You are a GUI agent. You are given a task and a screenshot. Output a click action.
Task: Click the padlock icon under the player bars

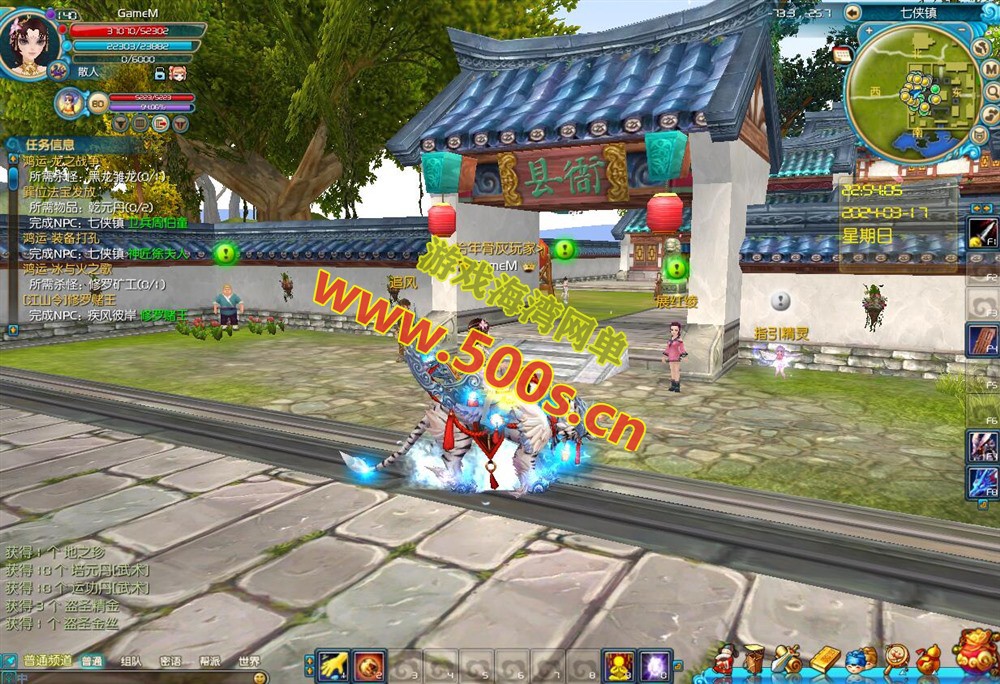(159, 73)
